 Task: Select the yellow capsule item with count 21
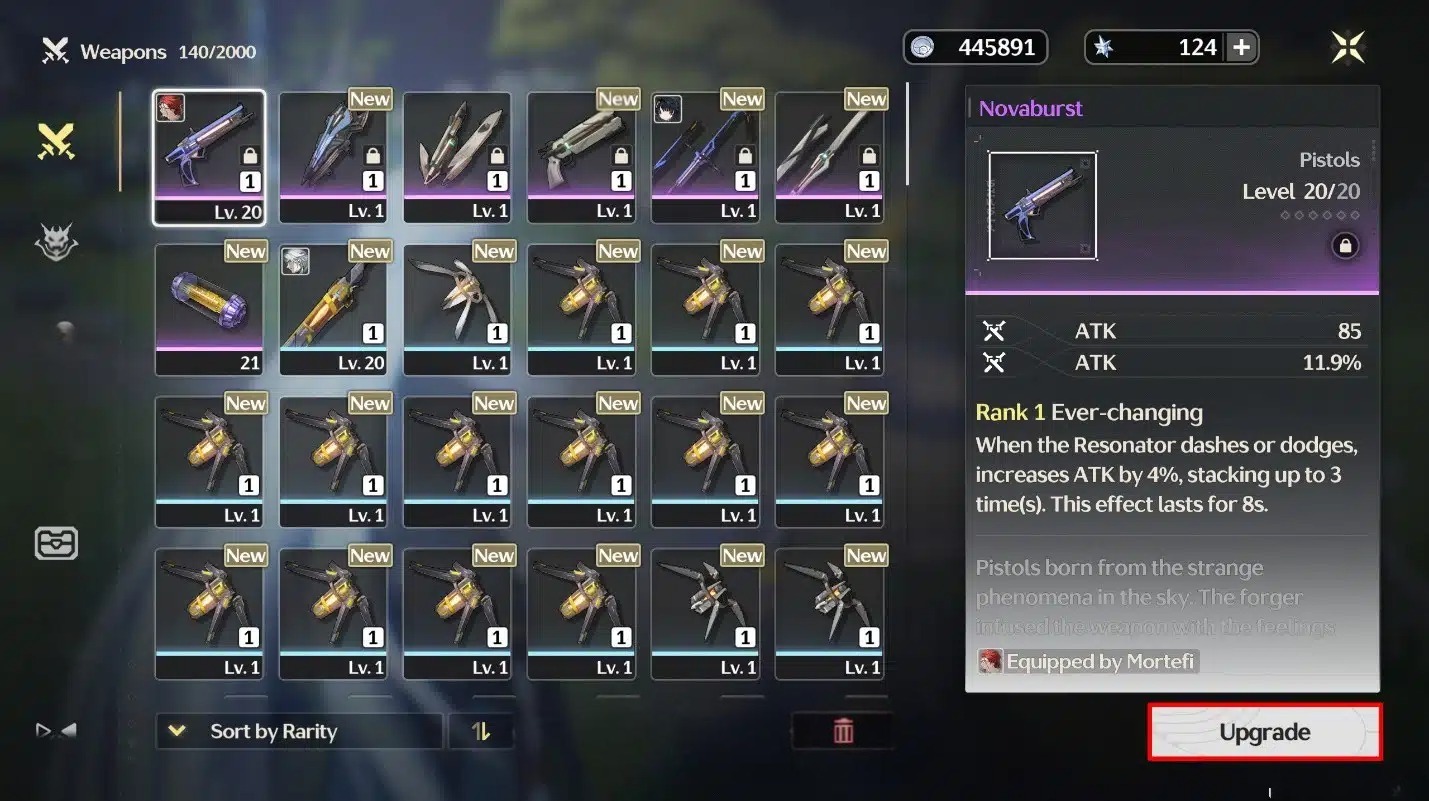coord(209,309)
